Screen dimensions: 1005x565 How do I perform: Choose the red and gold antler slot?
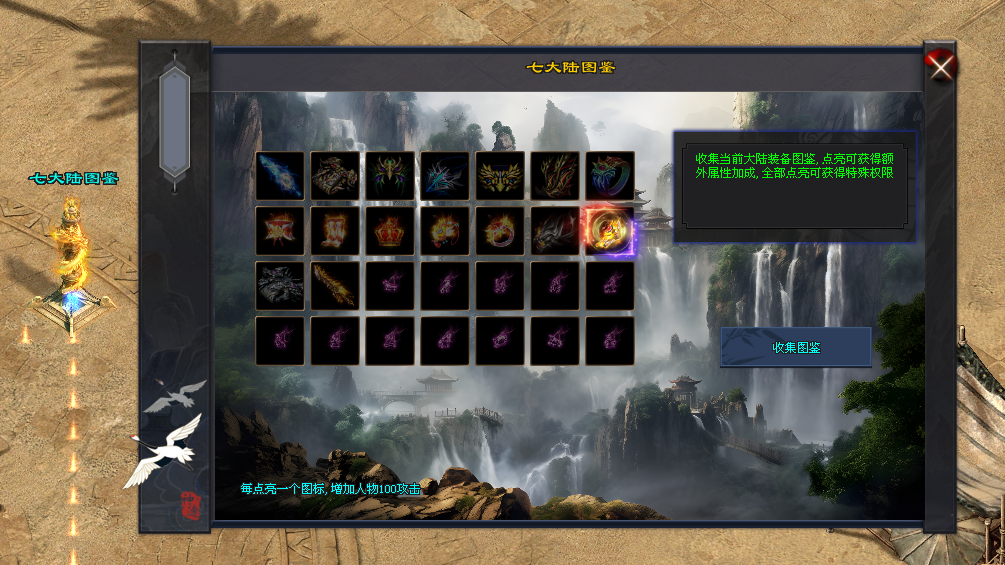tap(555, 176)
